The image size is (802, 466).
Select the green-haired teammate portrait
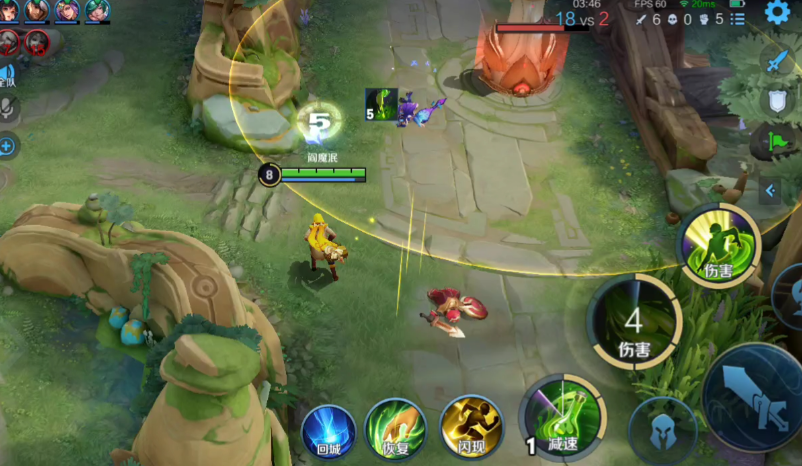coord(97,11)
